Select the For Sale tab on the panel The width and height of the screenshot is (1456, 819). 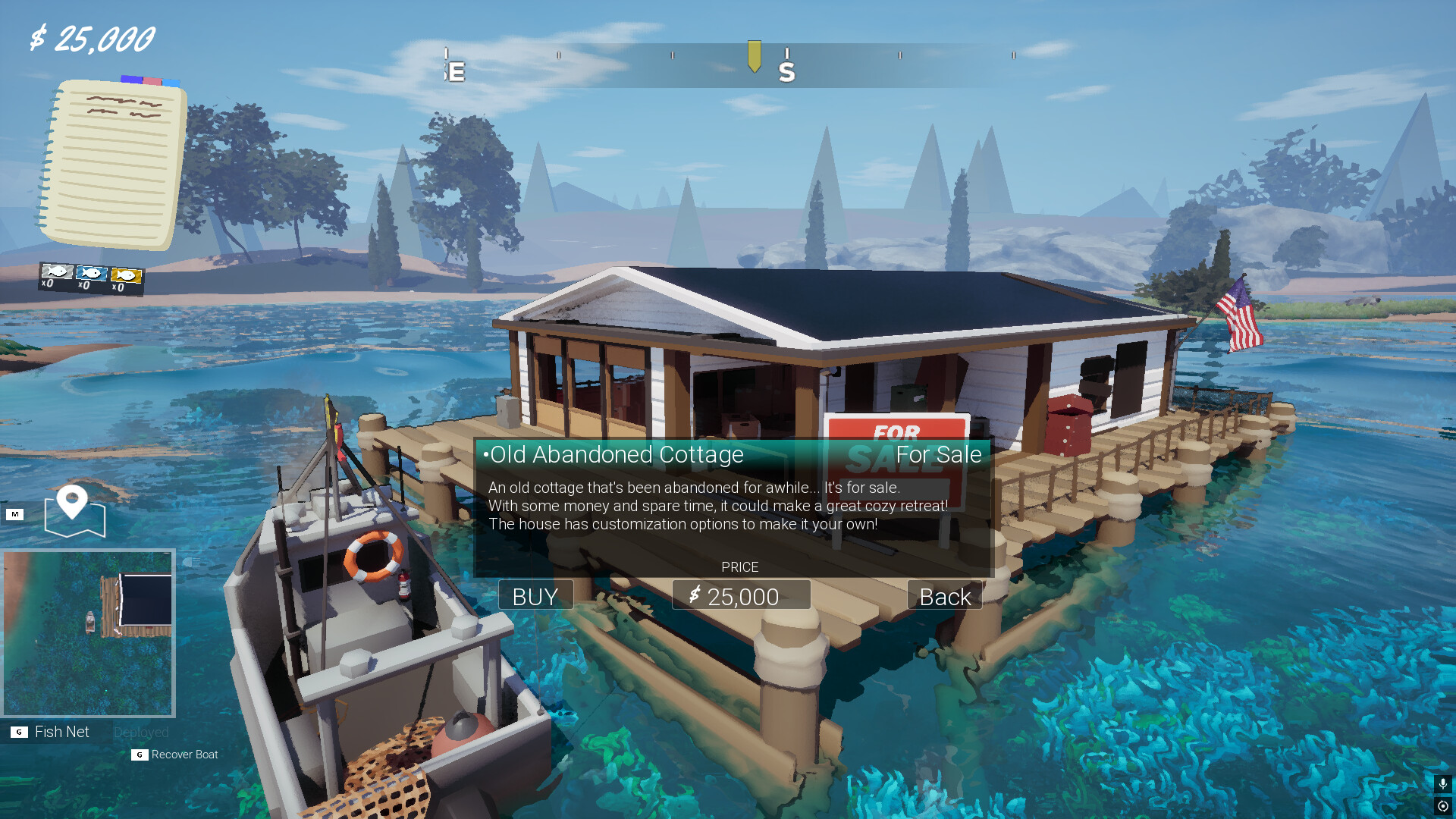coord(939,454)
